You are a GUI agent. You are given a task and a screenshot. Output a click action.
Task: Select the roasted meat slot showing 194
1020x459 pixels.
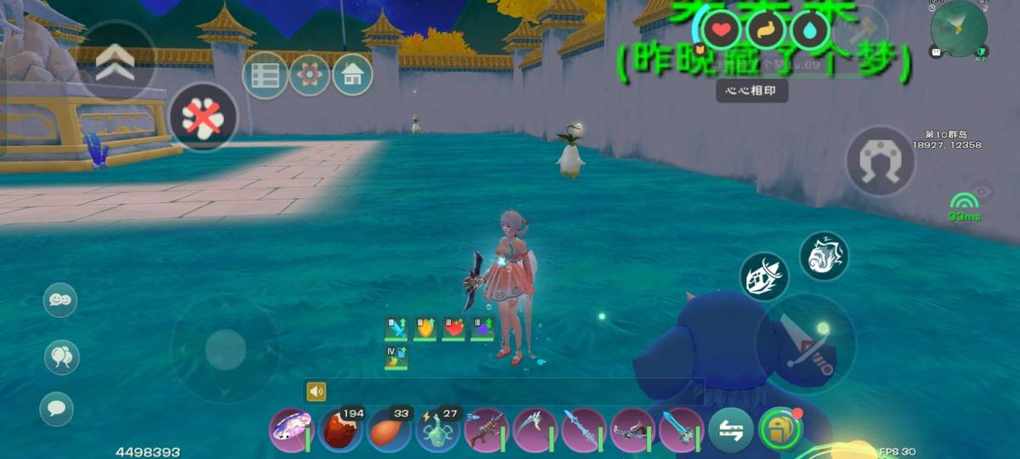click(x=340, y=431)
